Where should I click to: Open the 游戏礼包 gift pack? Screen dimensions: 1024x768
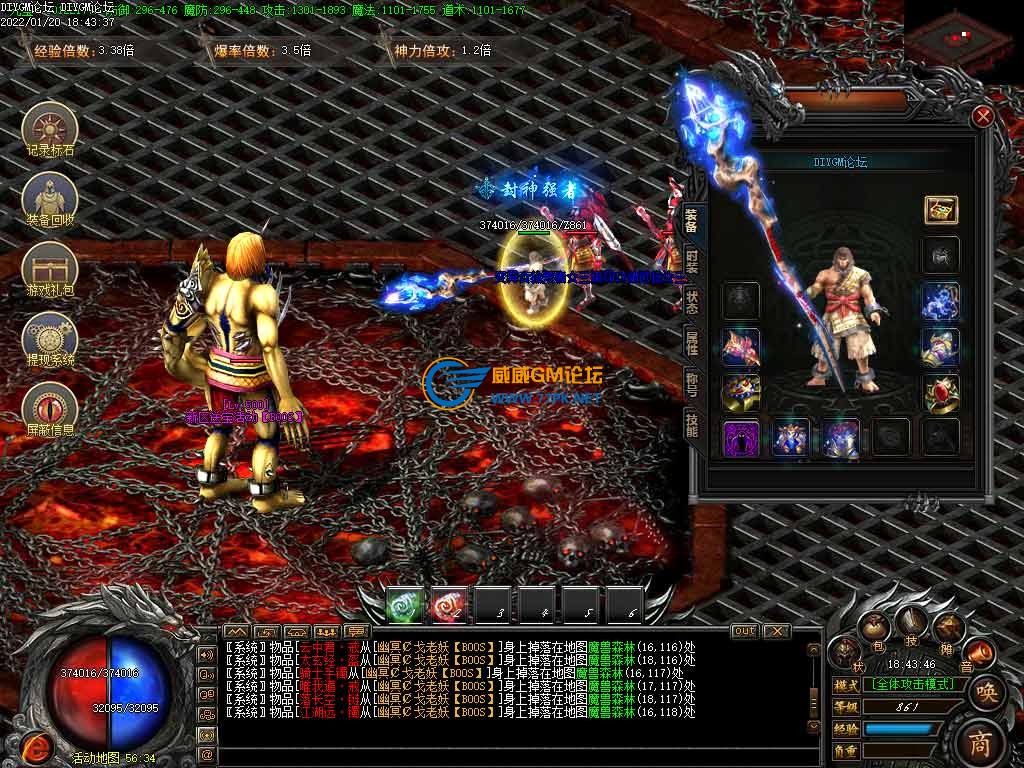coord(50,270)
